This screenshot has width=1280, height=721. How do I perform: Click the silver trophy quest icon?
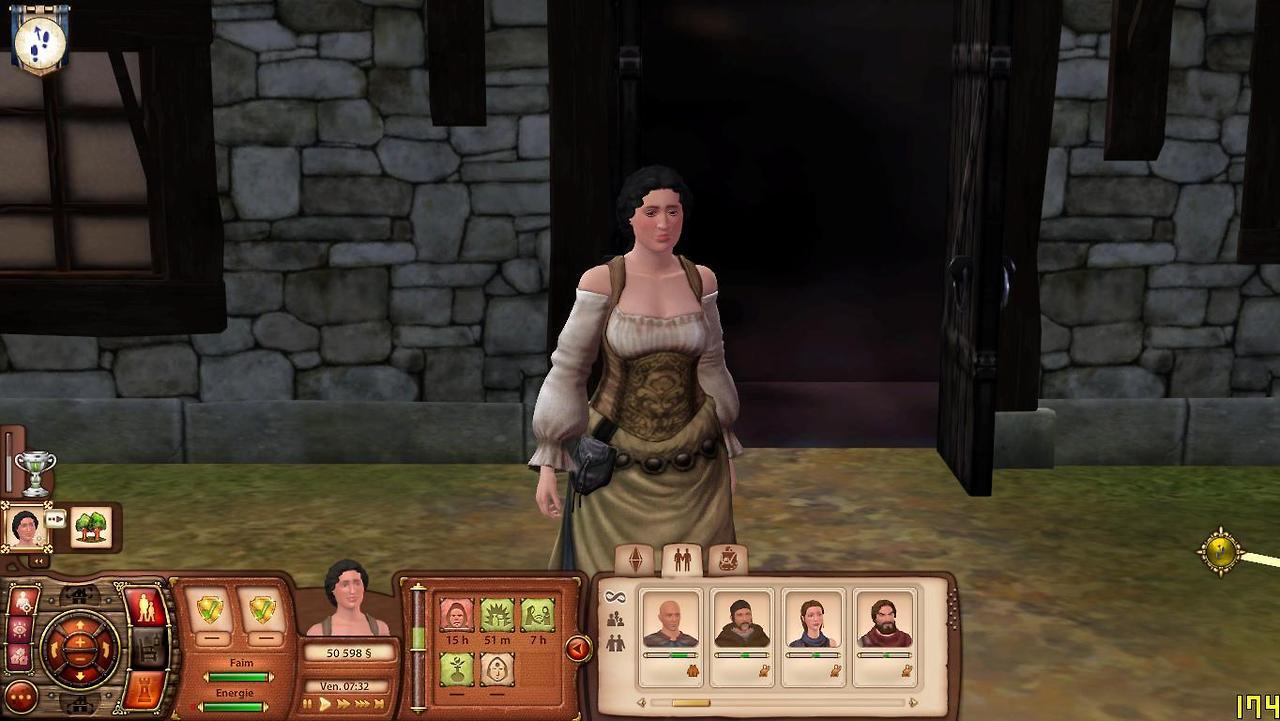[x=35, y=473]
